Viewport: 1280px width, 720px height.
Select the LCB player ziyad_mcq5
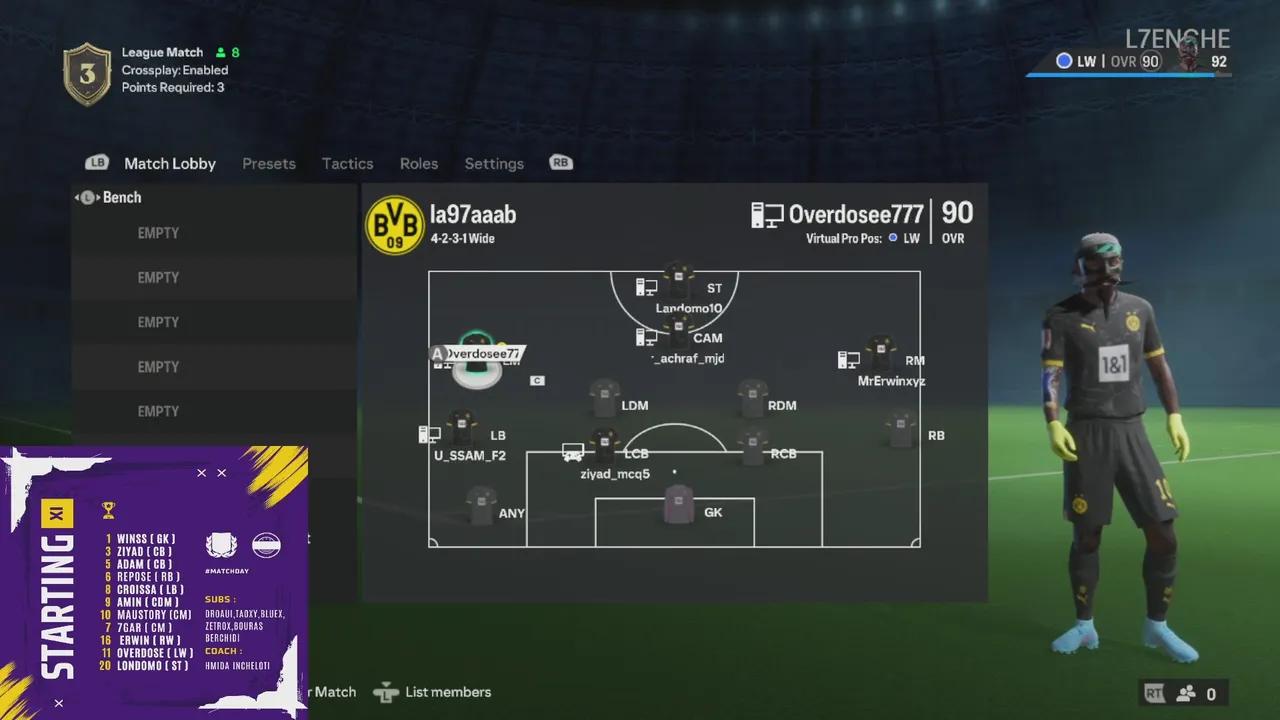604,447
